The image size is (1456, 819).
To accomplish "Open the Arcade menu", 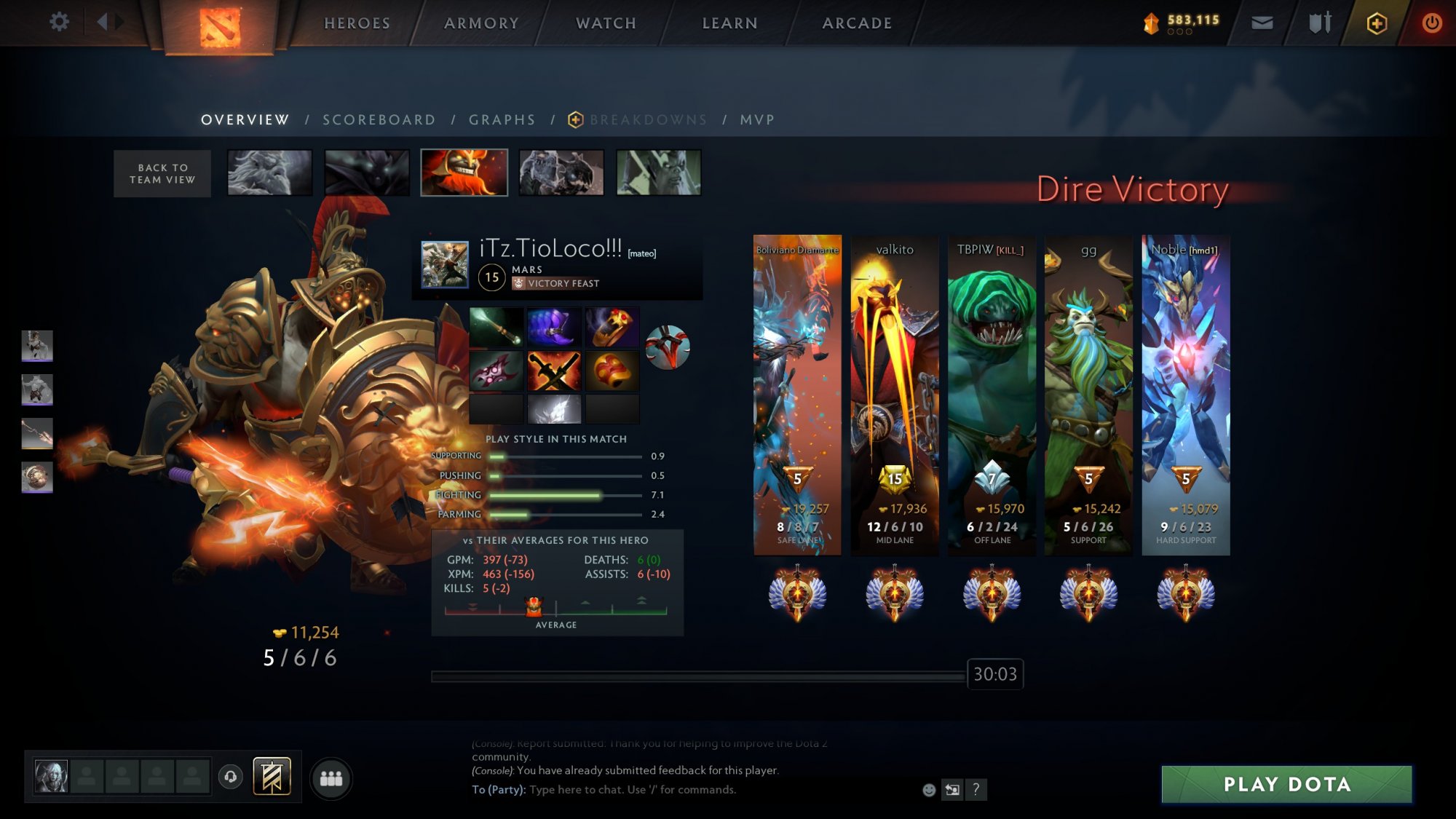I will (x=857, y=23).
